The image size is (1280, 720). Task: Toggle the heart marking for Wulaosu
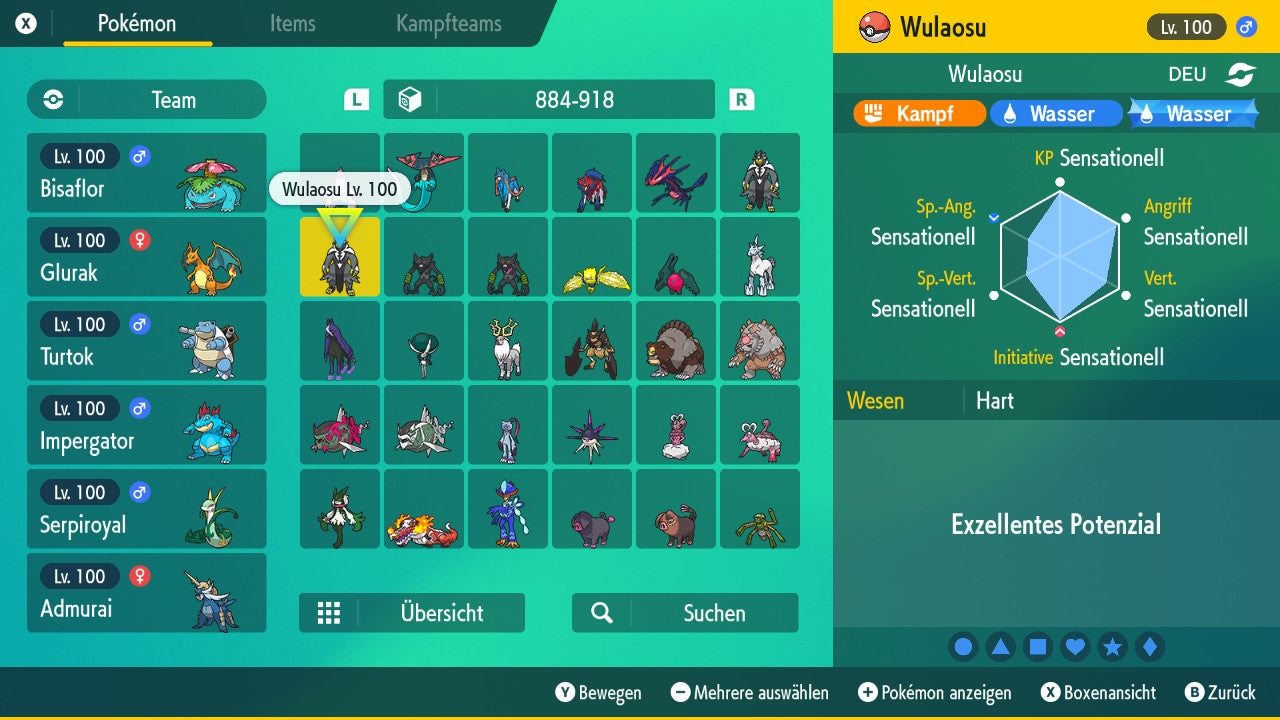point(1075,647)
